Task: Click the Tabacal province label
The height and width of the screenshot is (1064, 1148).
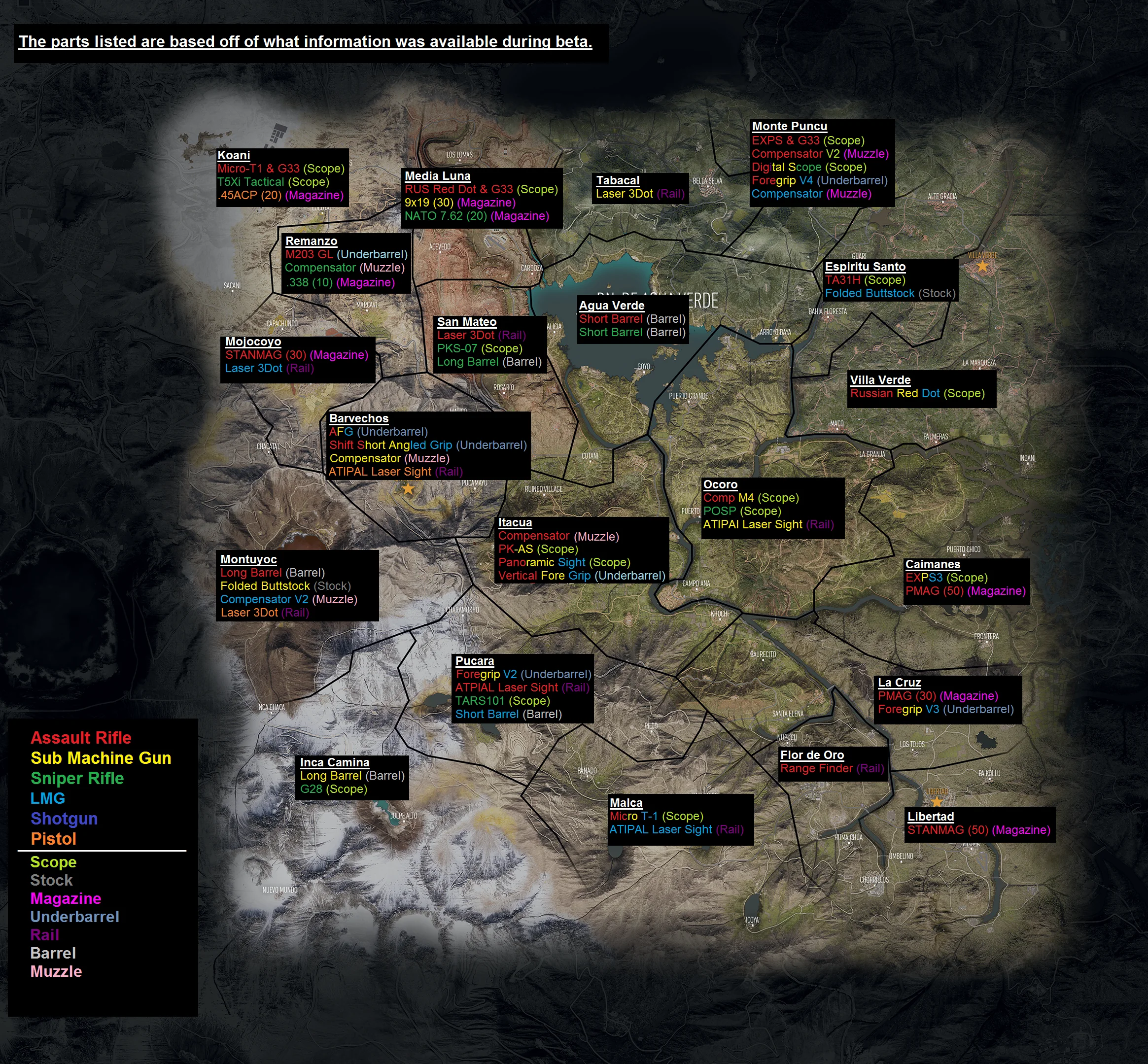Action: pos(618,181)
